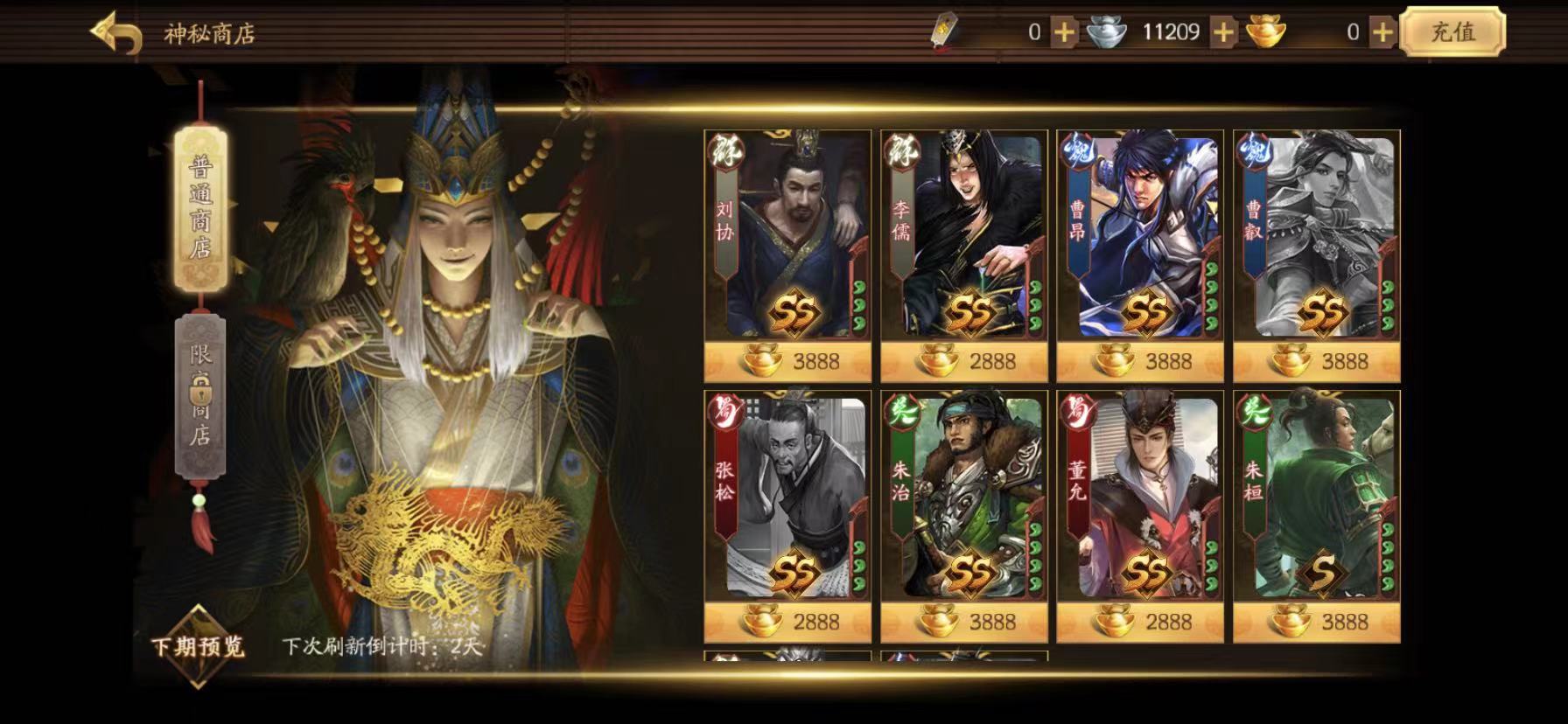Open the 充值 recharge button
Viewport: 1568px width, 724px height.
[1452, 32]
